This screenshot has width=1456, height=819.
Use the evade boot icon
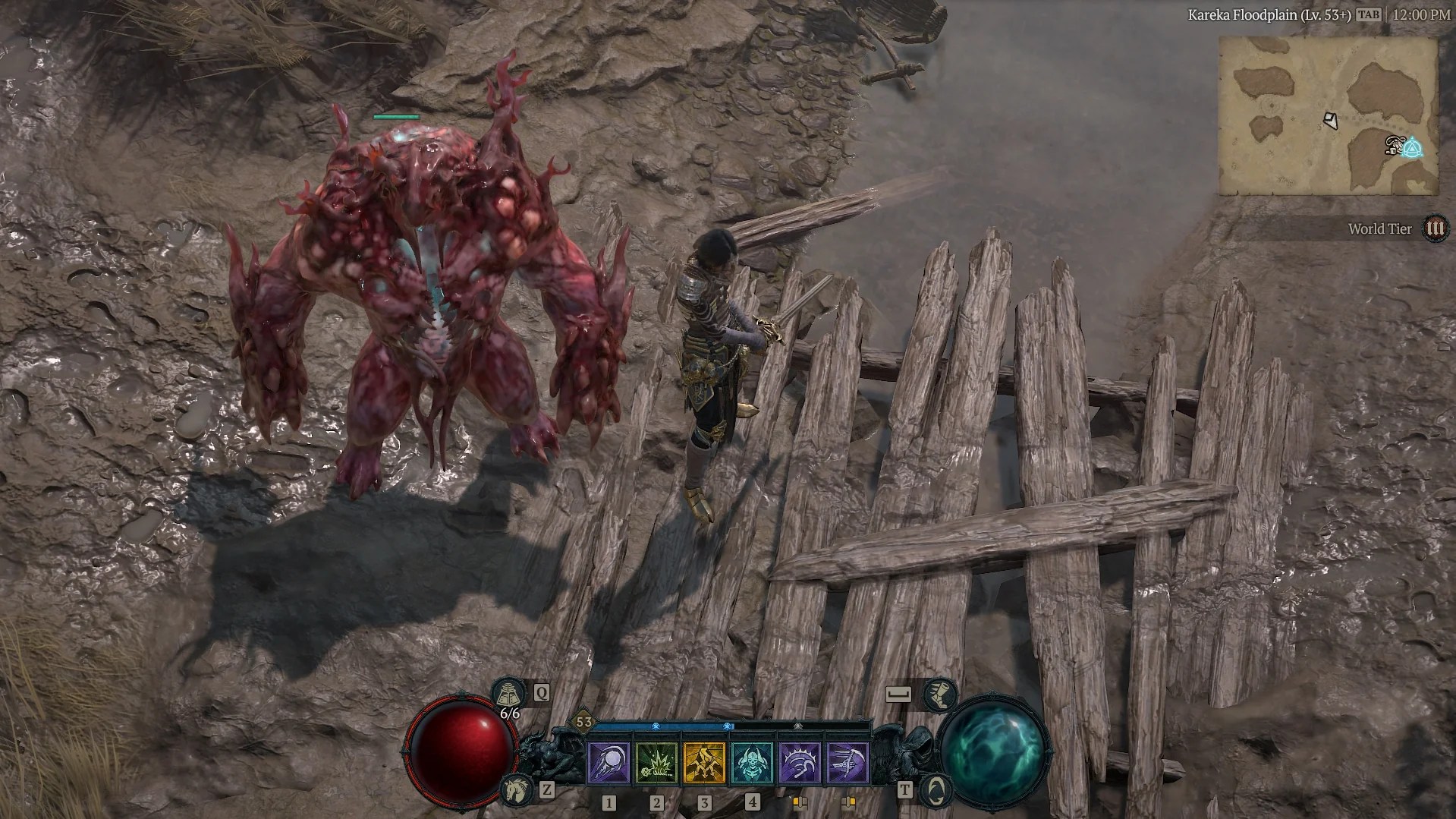tap(940, 693)
